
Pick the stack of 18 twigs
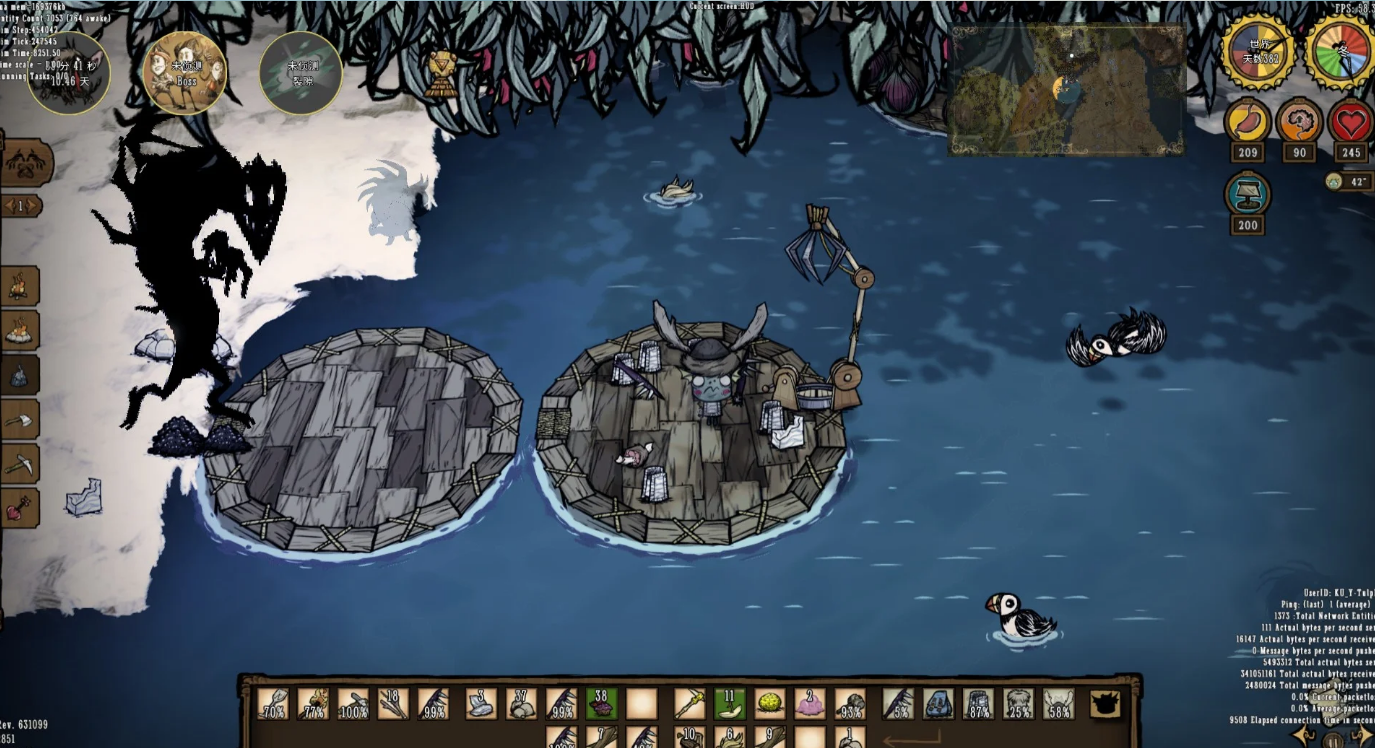pyautogui.click(x=393, y=704)
